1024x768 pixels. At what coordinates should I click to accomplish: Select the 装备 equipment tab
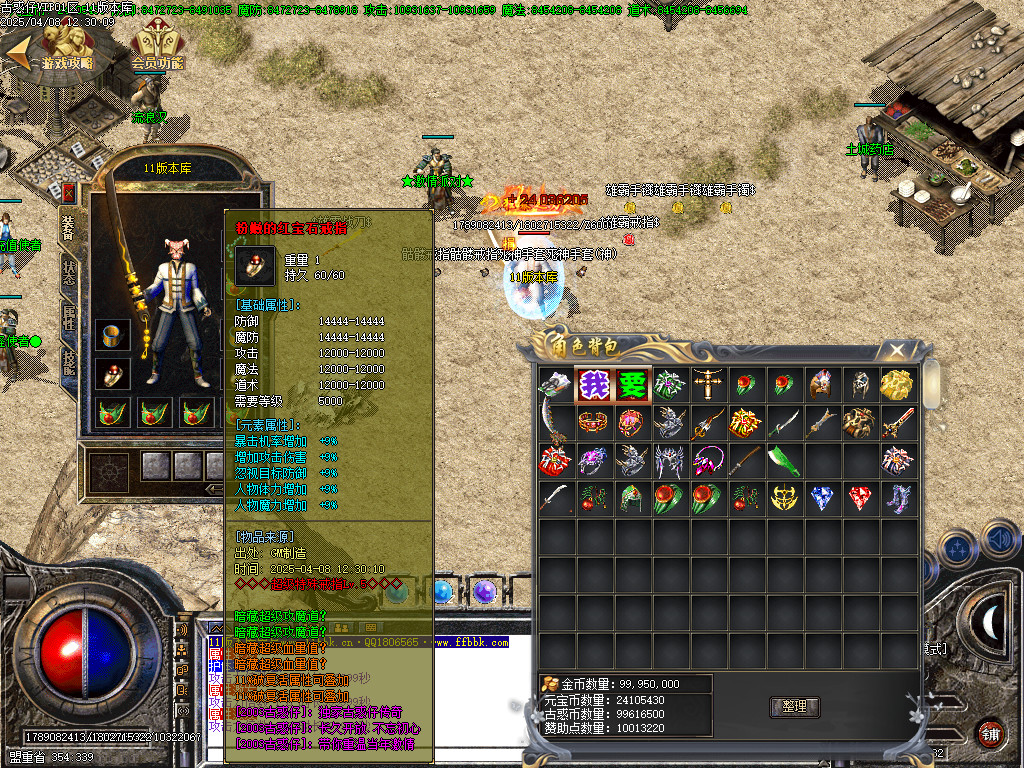69,228
